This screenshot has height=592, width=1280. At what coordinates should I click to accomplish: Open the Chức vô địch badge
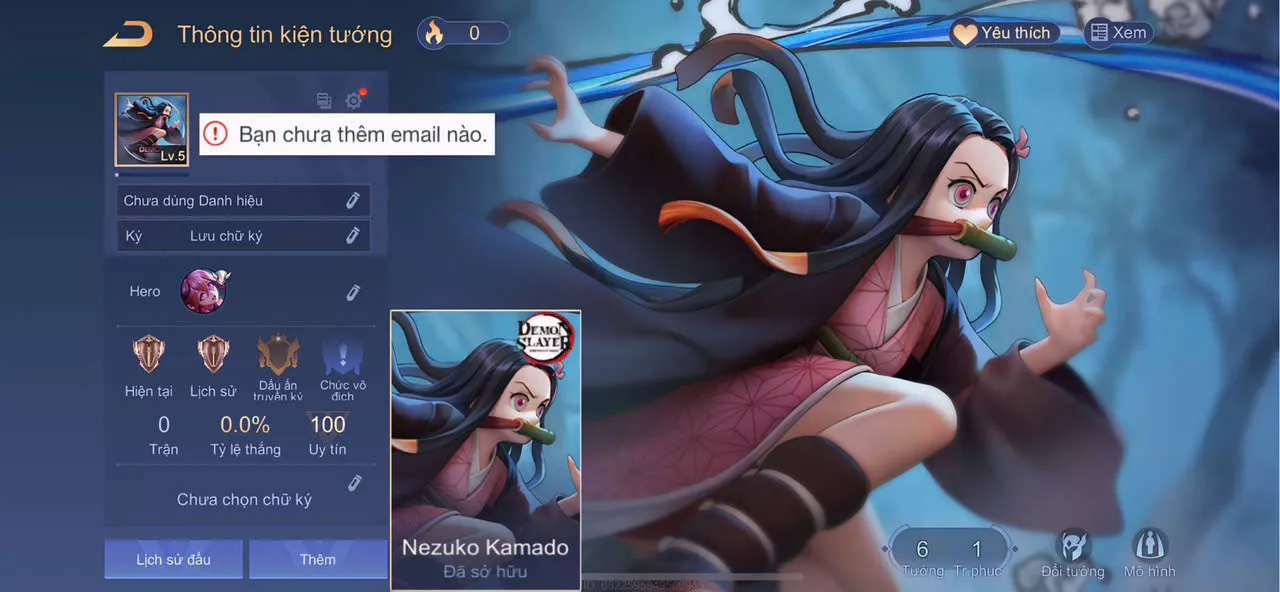coord(342,357)
